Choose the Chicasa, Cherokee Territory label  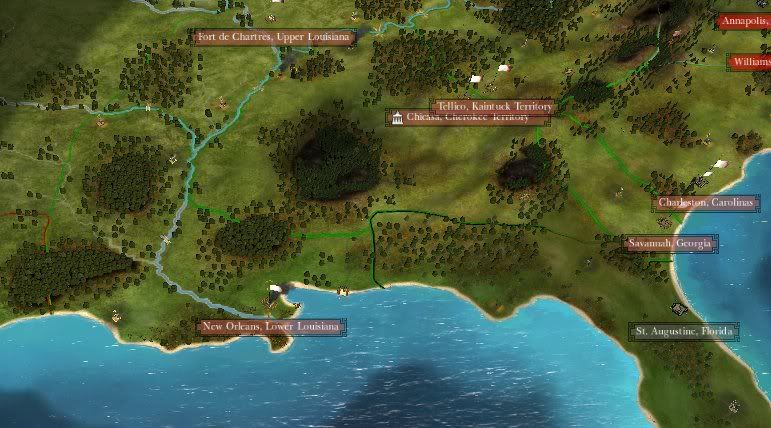coord(468,118)
